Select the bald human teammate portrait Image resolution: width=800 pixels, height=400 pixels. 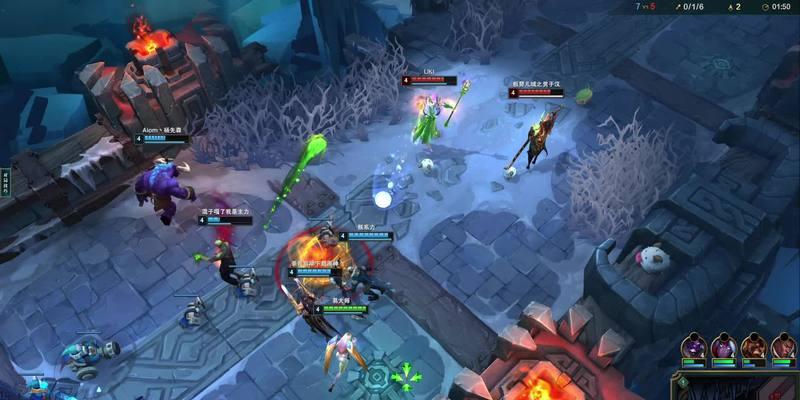point(782,347)
